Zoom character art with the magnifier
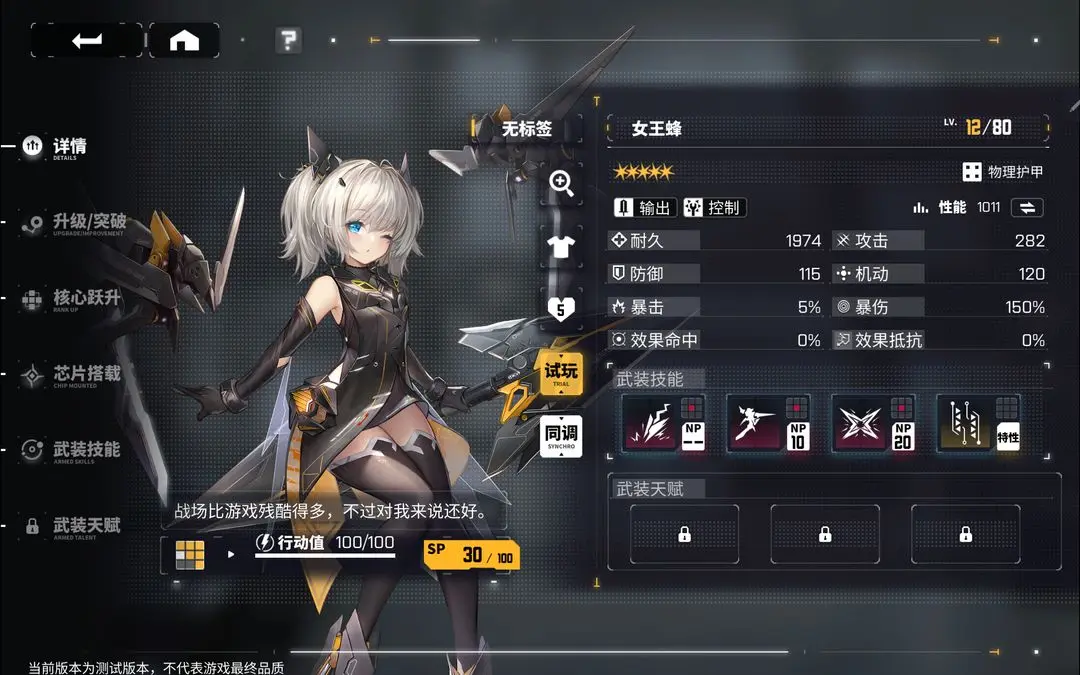Screen dimensions: 1080x675 [x=561, y=183]
